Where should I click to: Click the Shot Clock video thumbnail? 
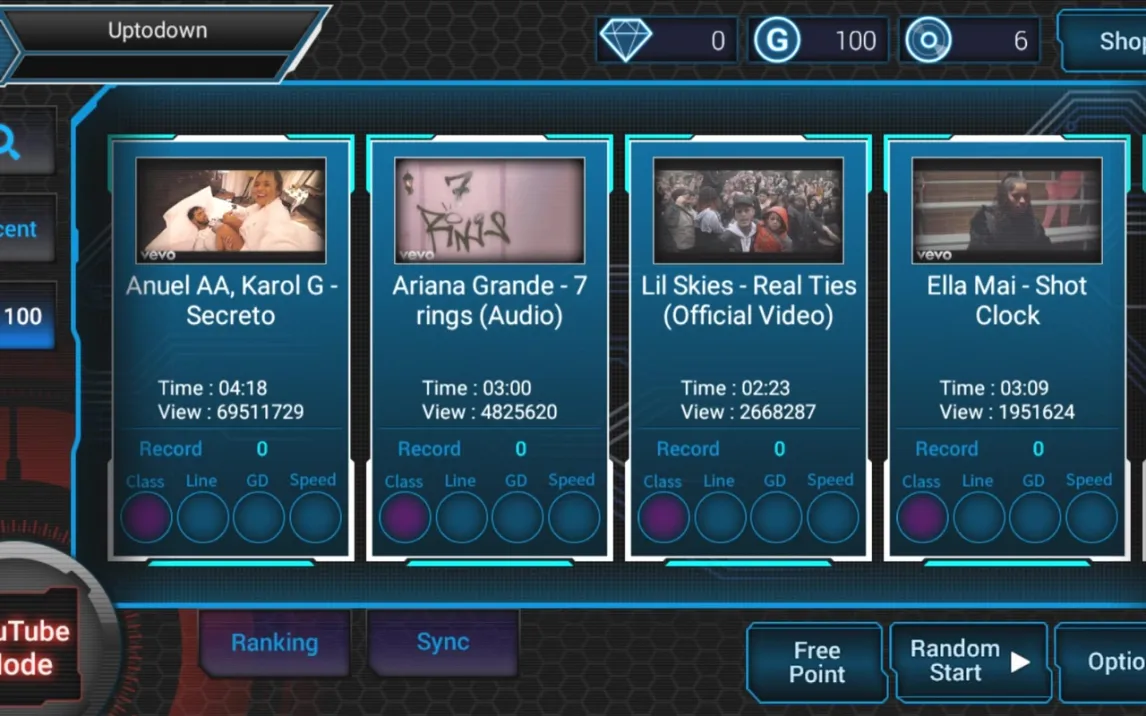(x=1006, y=211)
